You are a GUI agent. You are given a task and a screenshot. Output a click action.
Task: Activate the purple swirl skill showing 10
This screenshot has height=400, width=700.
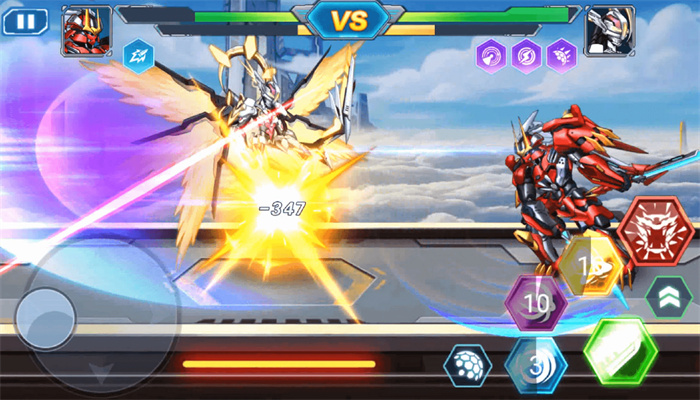pyautogui.click(x=536, y=303)
